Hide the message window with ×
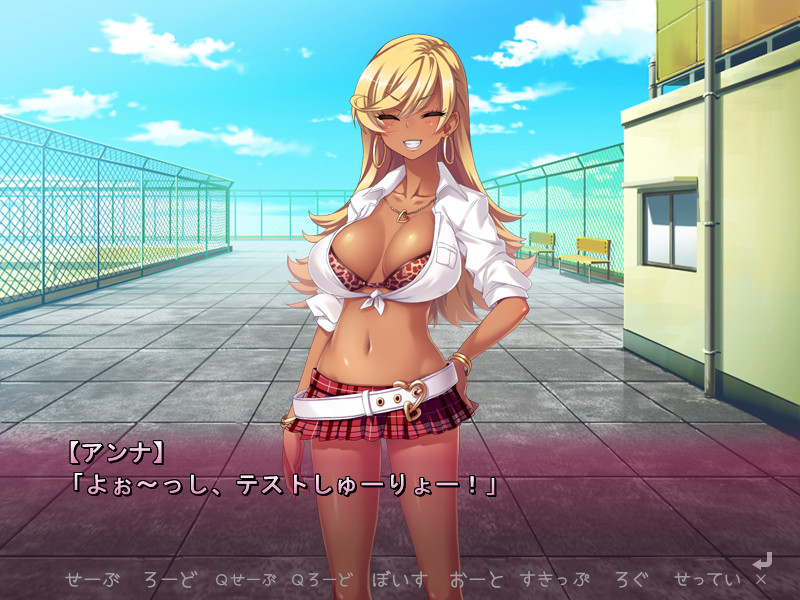This screenshot has width=800, height=600. coord(761,579)
